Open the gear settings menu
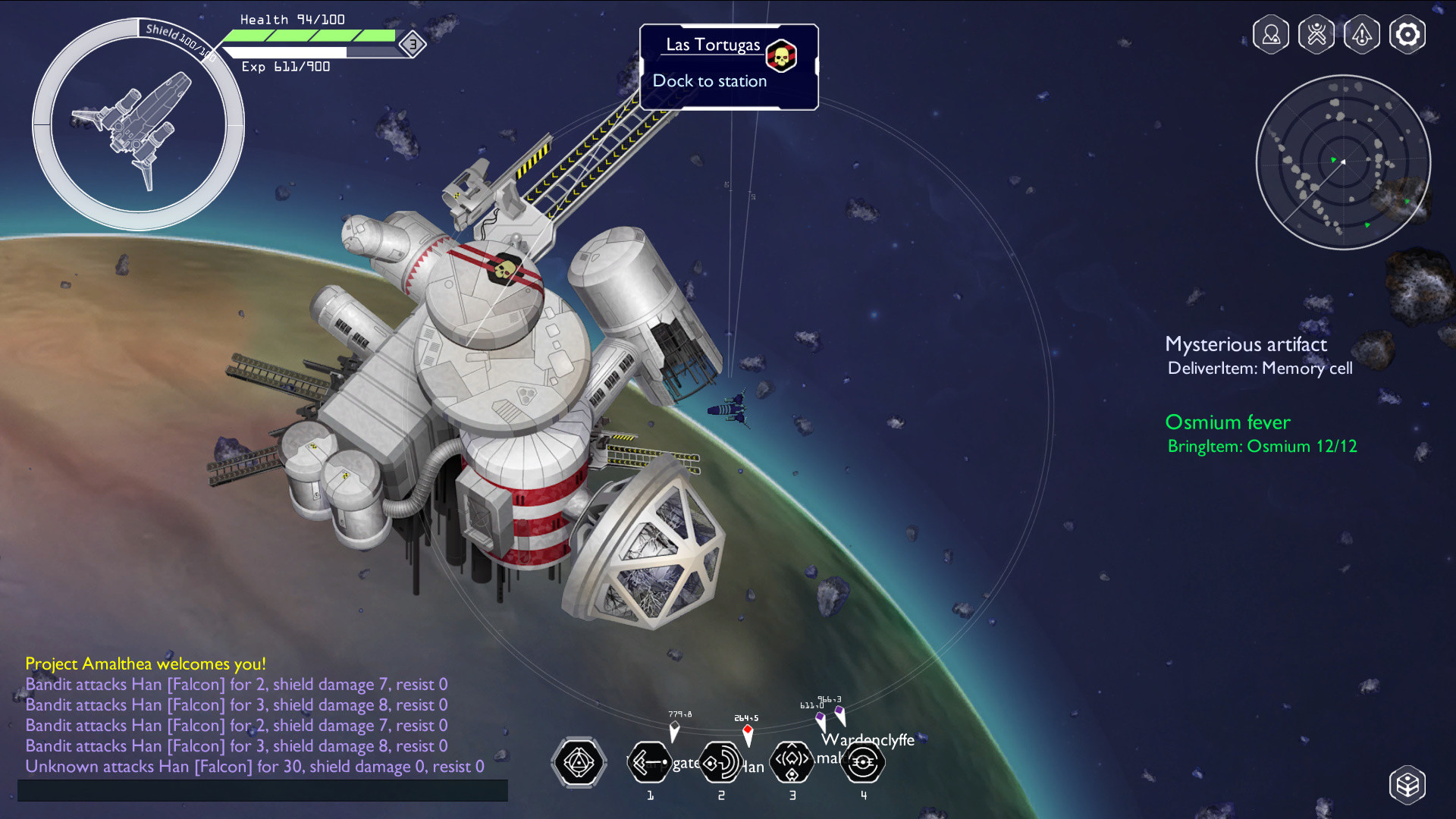 pos(1407,35)
